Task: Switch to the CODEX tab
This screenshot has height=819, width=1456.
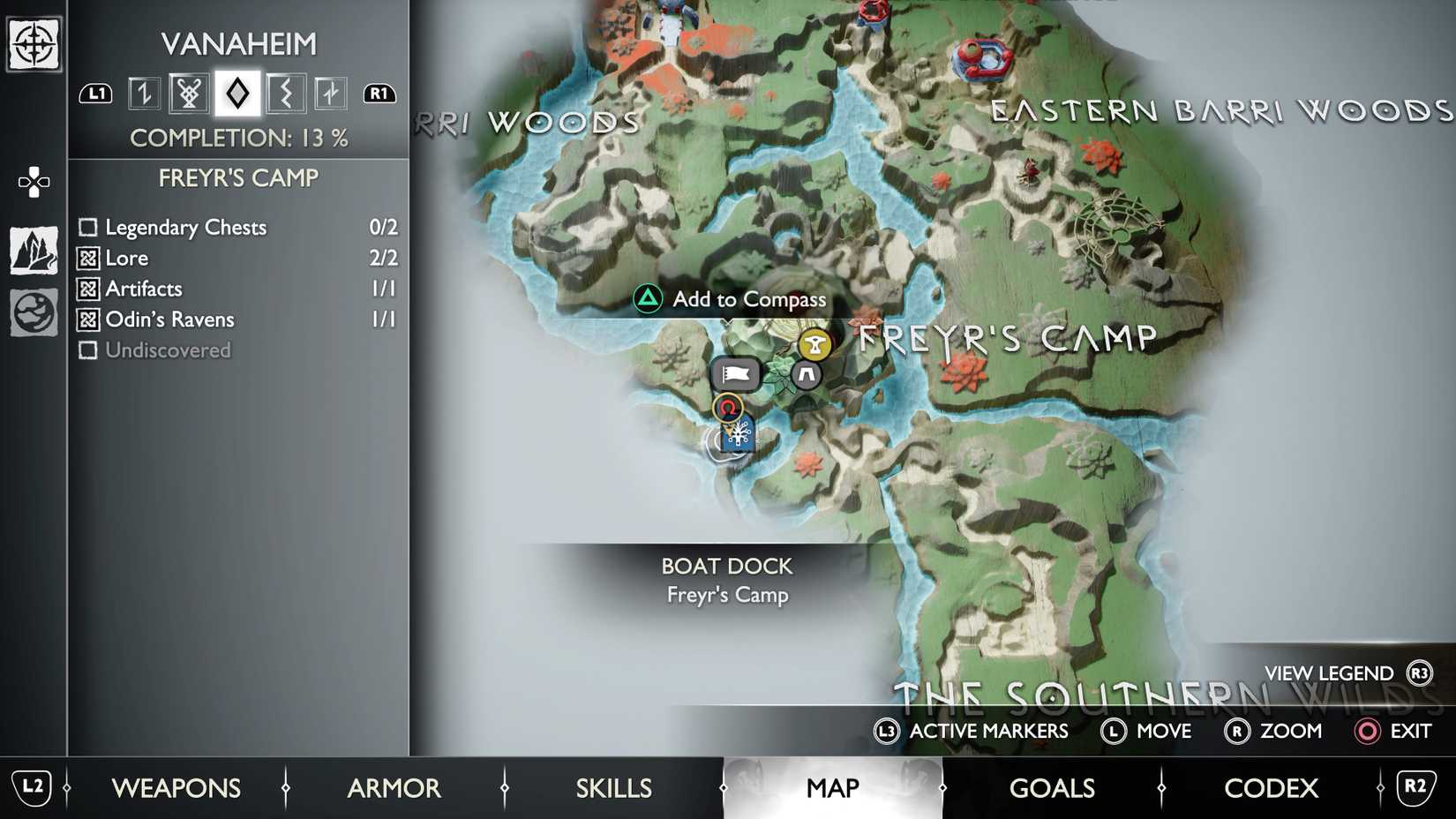Action: point(1271,787)
